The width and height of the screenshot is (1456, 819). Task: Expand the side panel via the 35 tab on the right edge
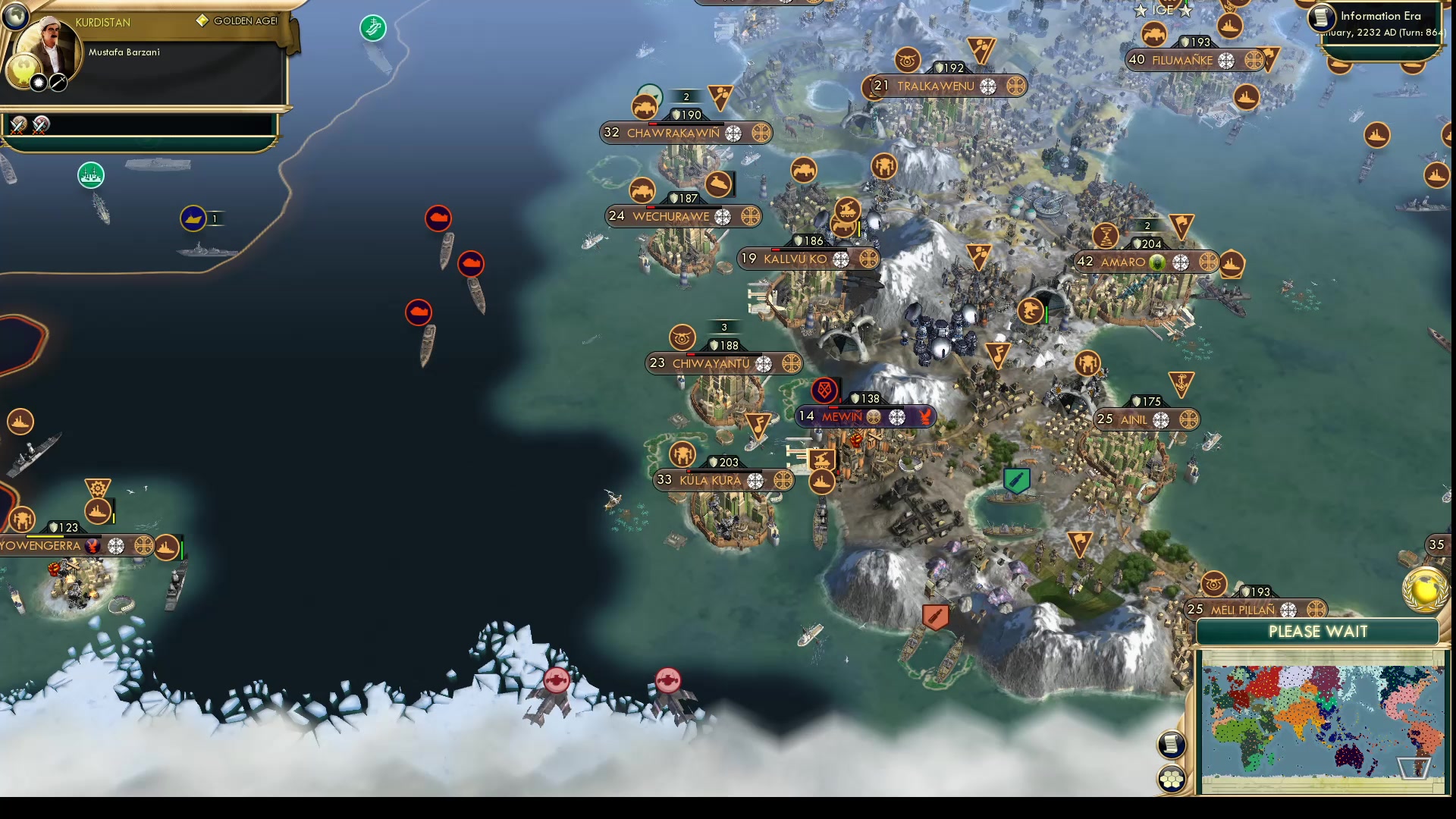coord(1436,544)
